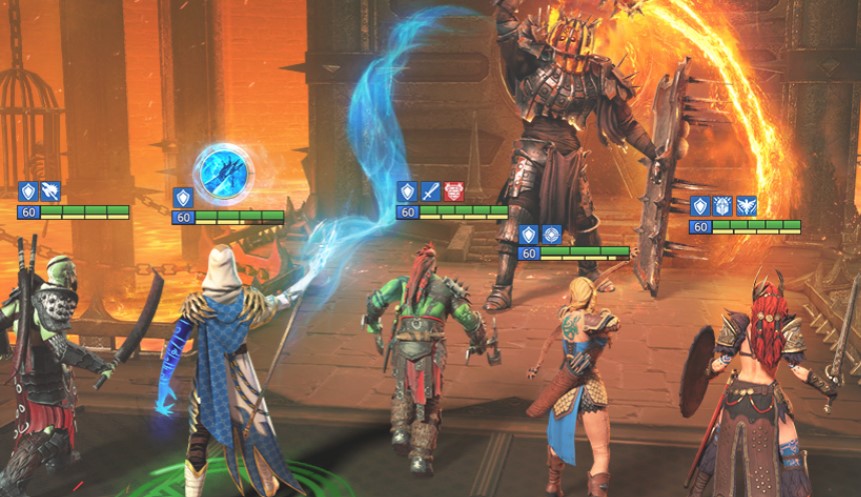The height and width of the screenshot is (497, 861).
Task: Select the winged emblem buff on the red-haired warrior
Action: (746, 207)
